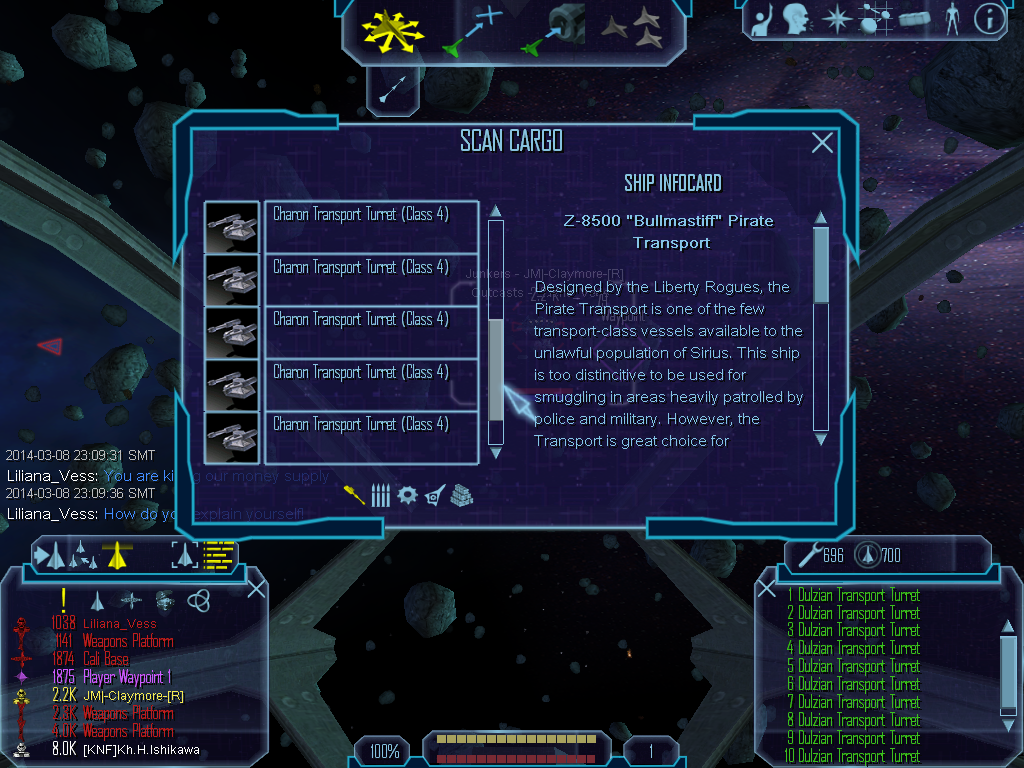This screenshot has height=768, width=1024.
Task: Click the wrench nanobot repair icon
Action: coord(810,554)
